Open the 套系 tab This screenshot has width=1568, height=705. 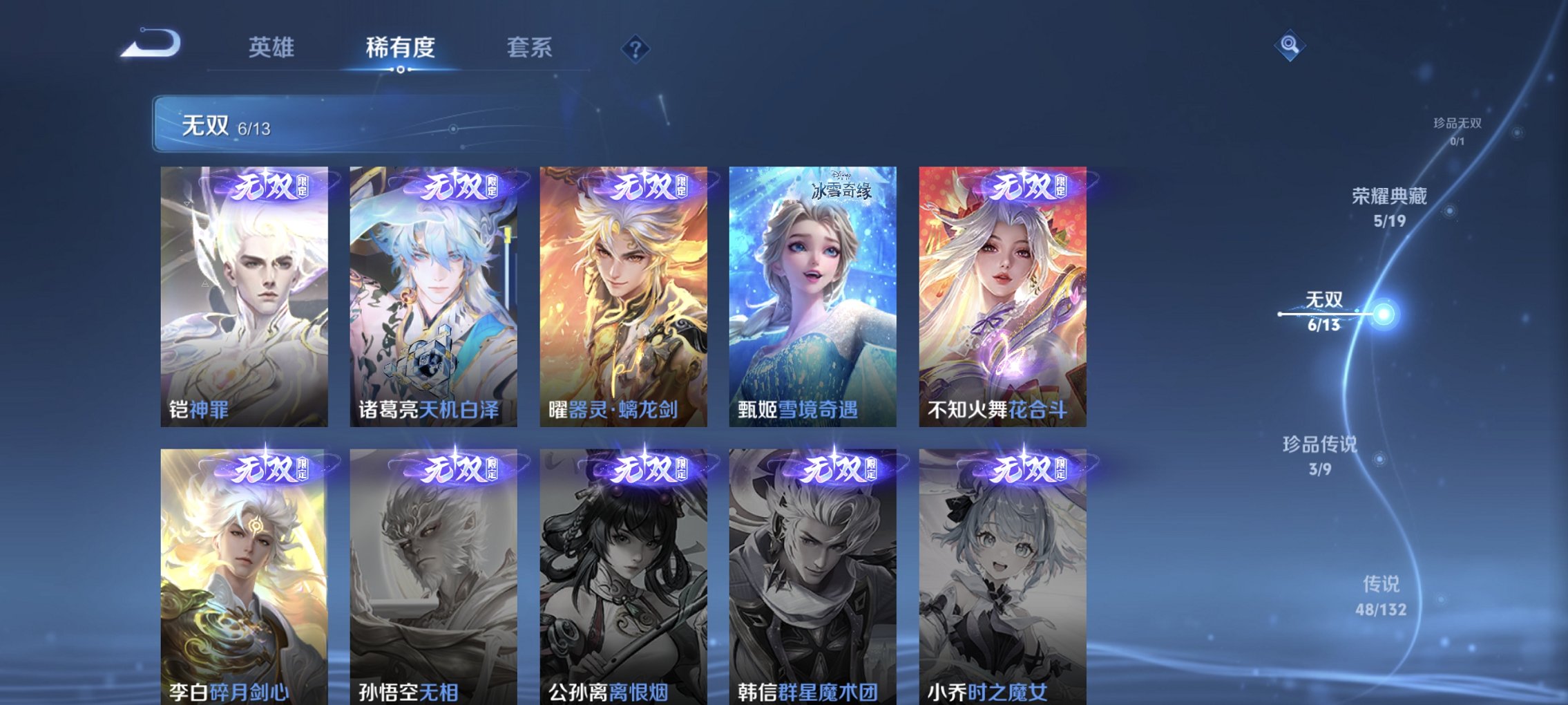(x=528, y=47)
